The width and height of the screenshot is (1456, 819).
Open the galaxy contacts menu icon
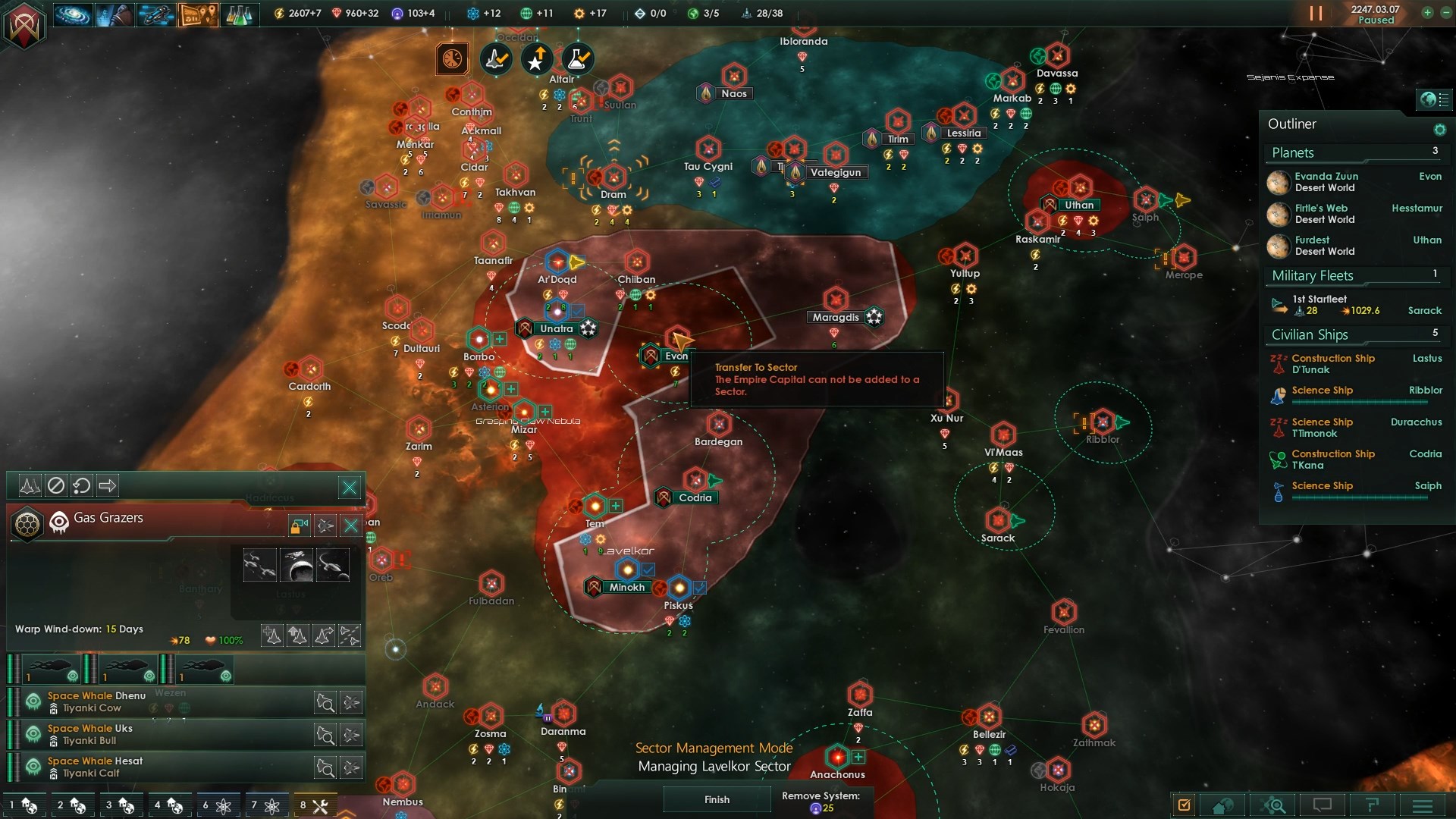pos(73,14)
